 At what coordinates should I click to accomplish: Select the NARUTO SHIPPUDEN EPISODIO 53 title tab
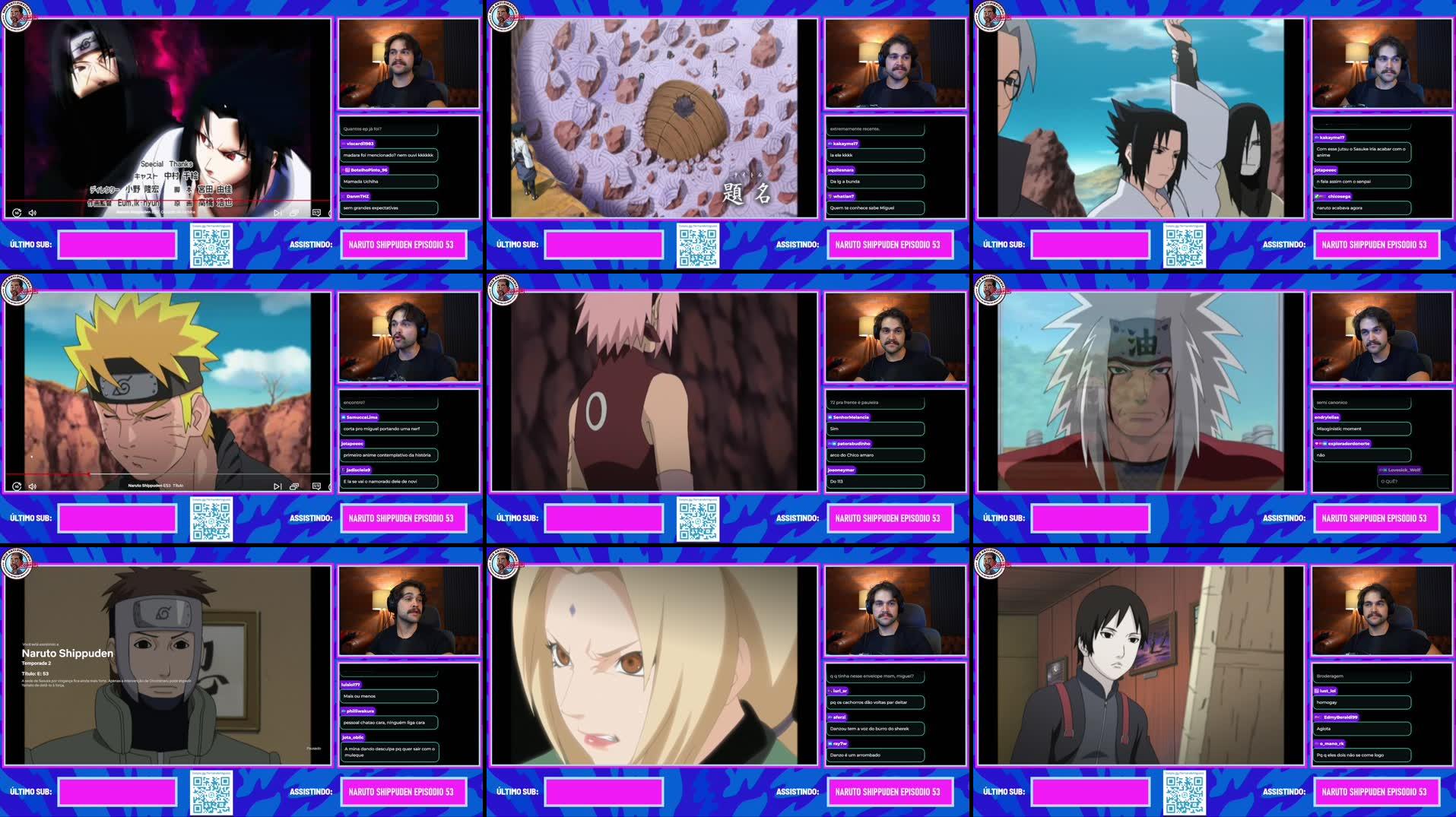[x=404, y=245]
